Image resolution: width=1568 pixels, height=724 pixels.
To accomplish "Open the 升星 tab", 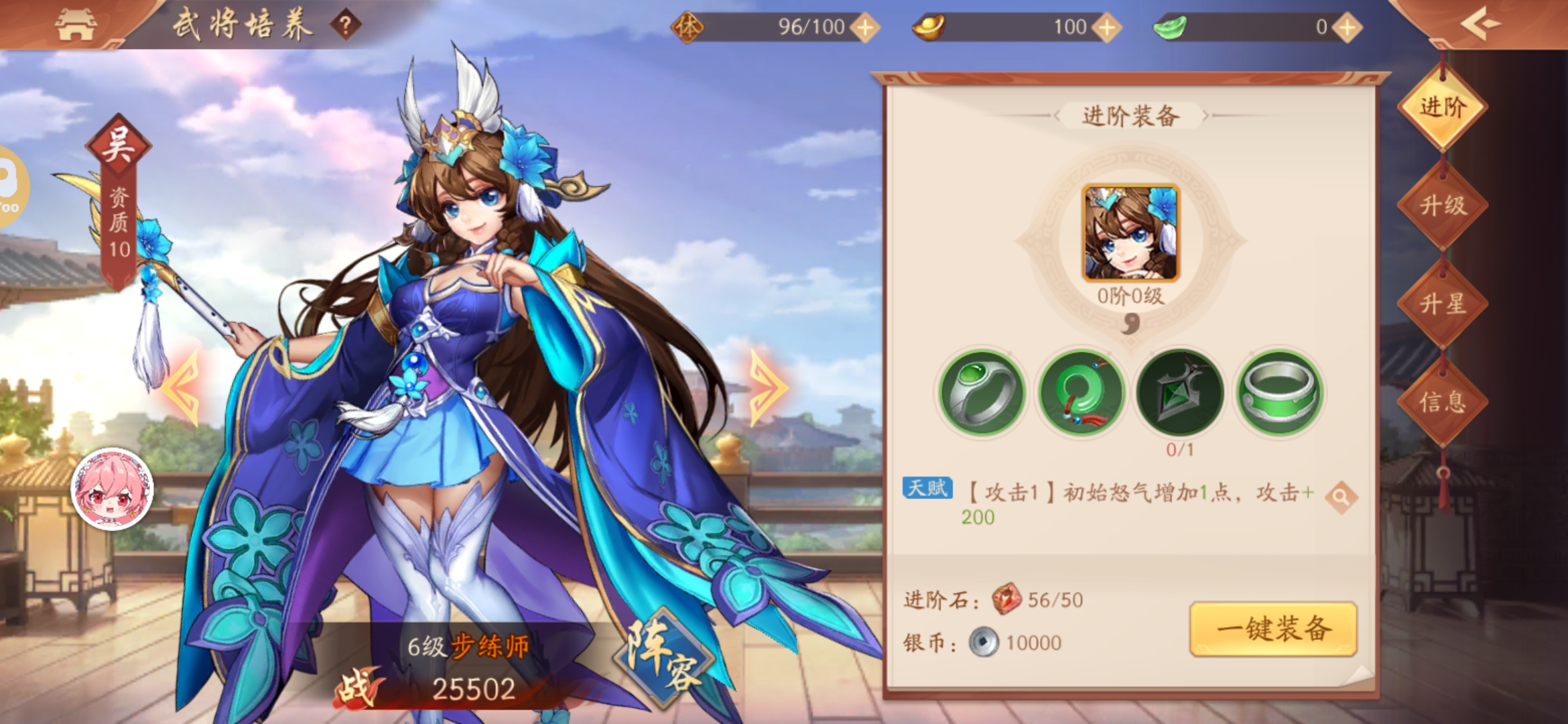I will (1443, 304).
